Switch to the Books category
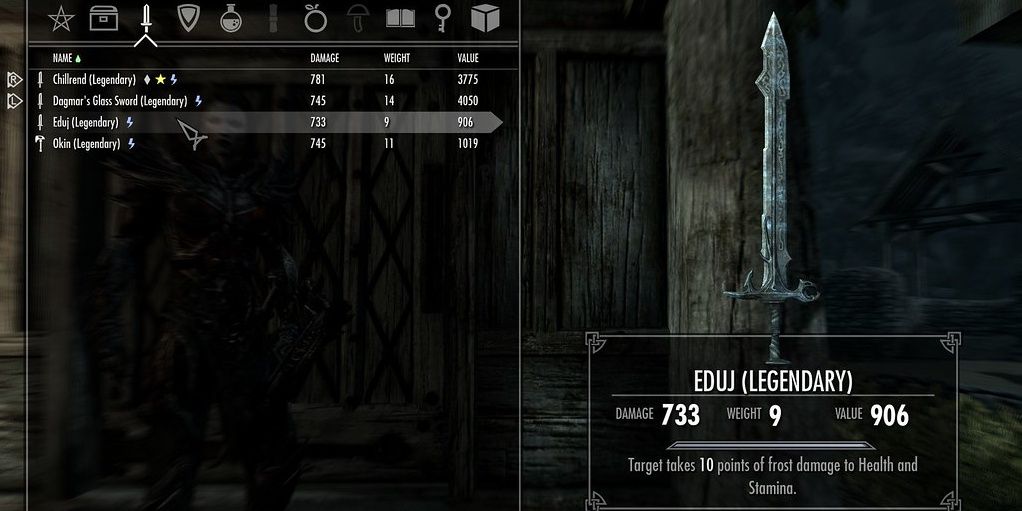Viewport: 1022px width, 511px height. (400, 18)
